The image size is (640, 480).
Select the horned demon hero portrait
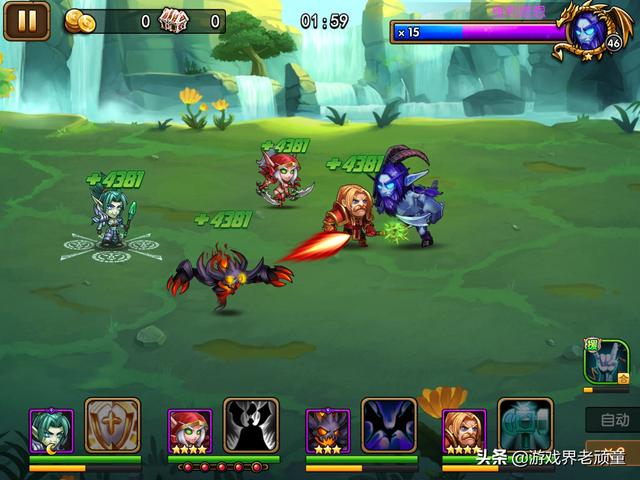pos(326,430)
